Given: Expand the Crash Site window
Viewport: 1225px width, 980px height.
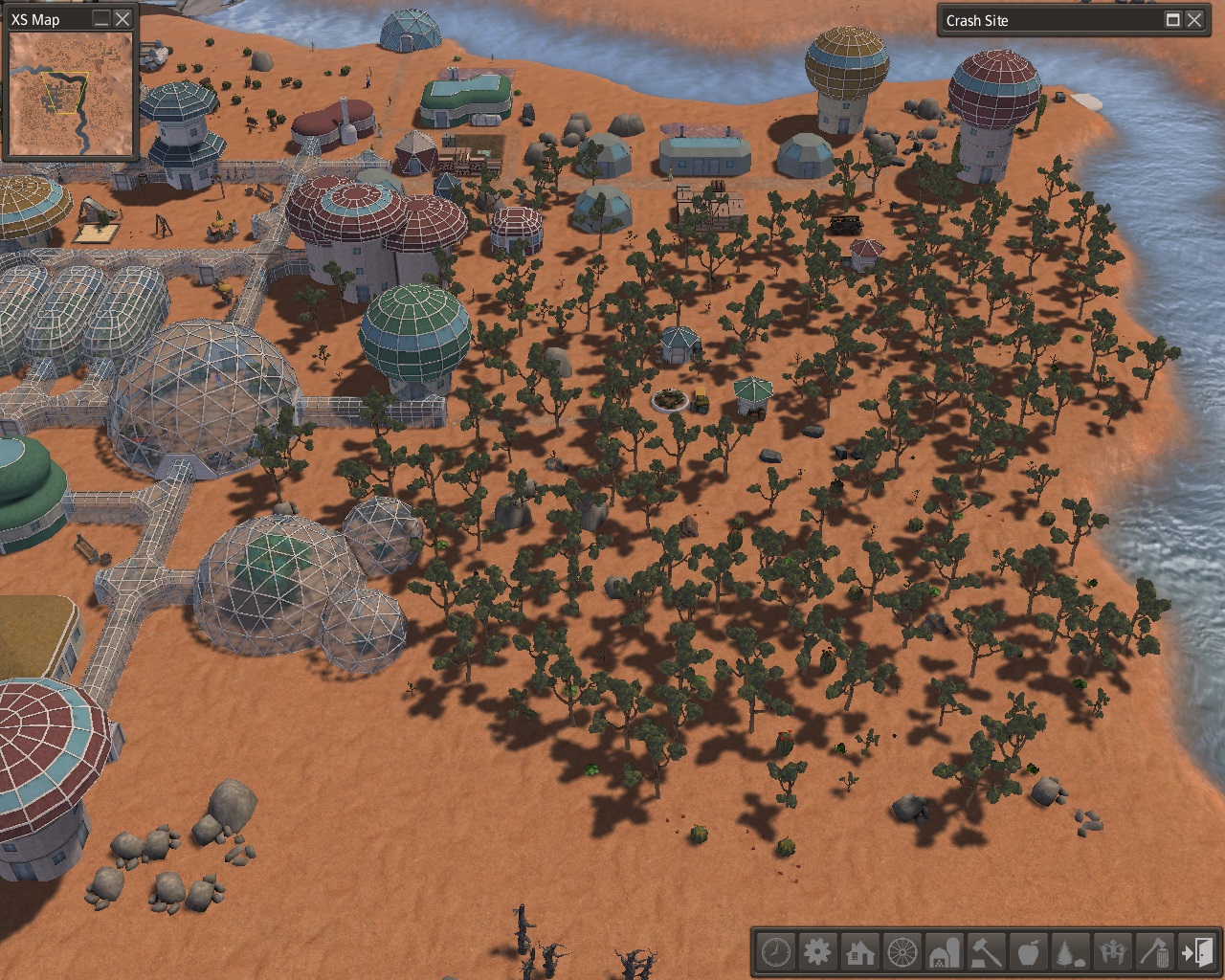Looking at the screenshot, I should click(1172, 20).
